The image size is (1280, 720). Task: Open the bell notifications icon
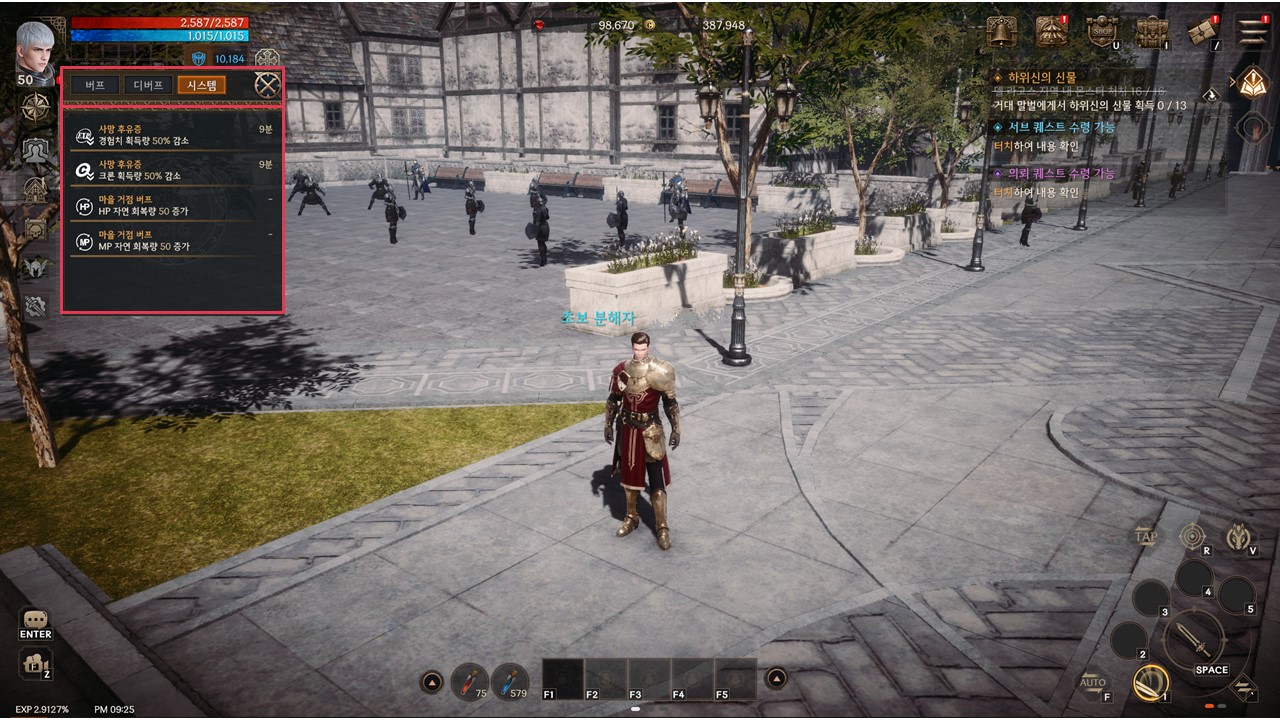[1001, 32]
